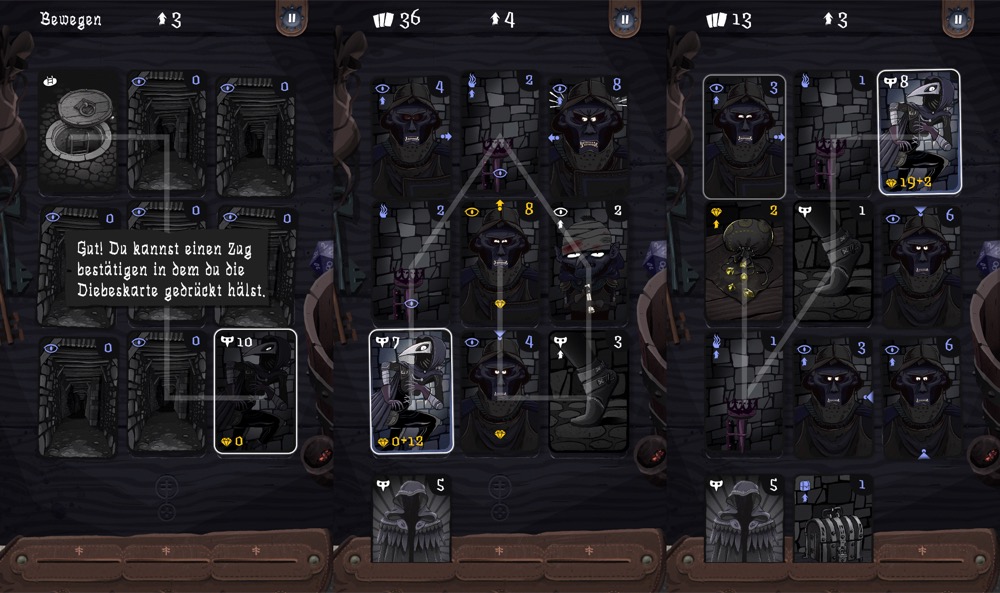This screenshot has height=593, width=1000.
Task: Select the treasure sack card
Action: point(745,260)
